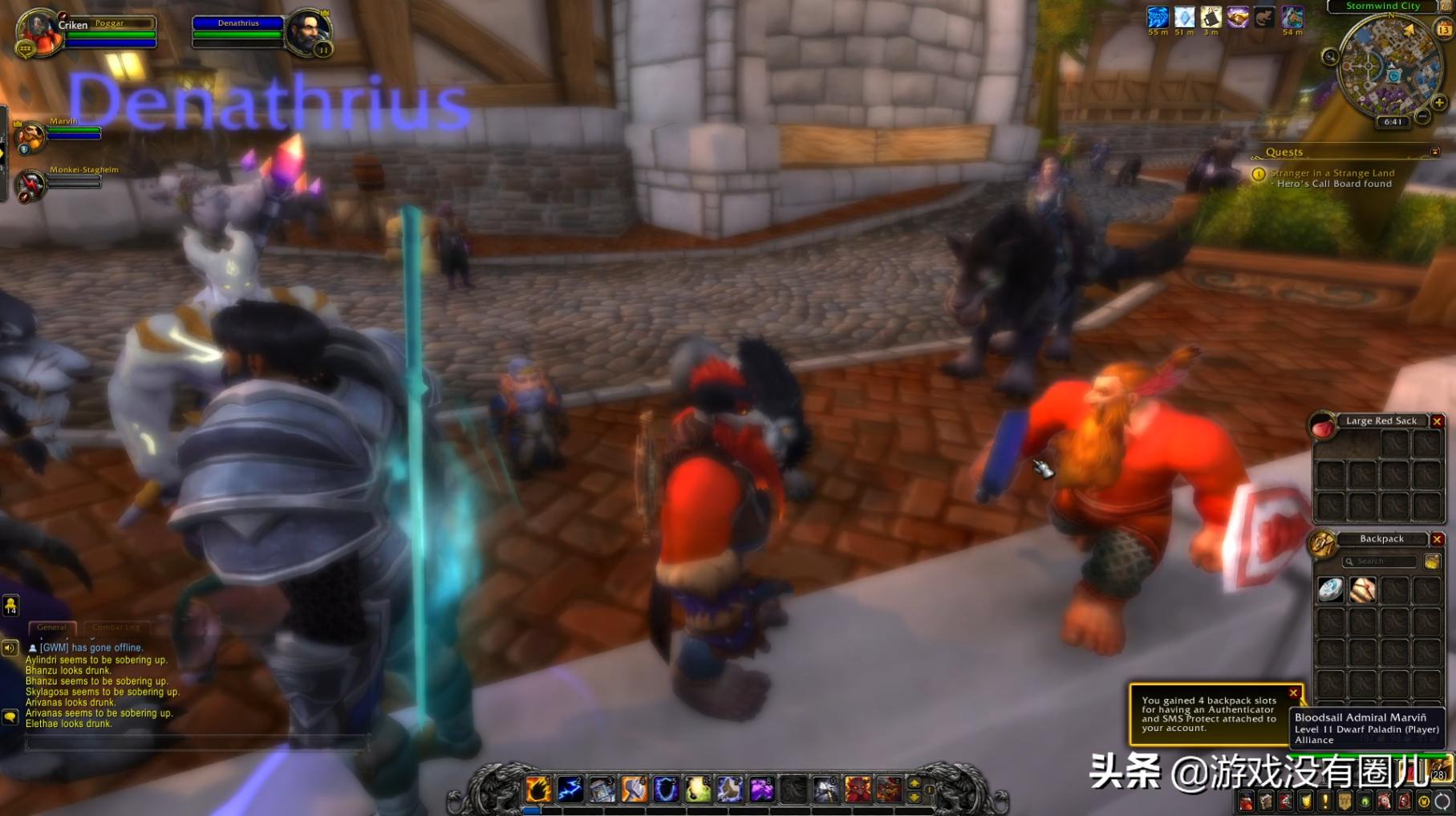Viewport: 1456px width, 816px height.
Task: Close the Large Red Sack bag
Action: [x=1437, y=421]
